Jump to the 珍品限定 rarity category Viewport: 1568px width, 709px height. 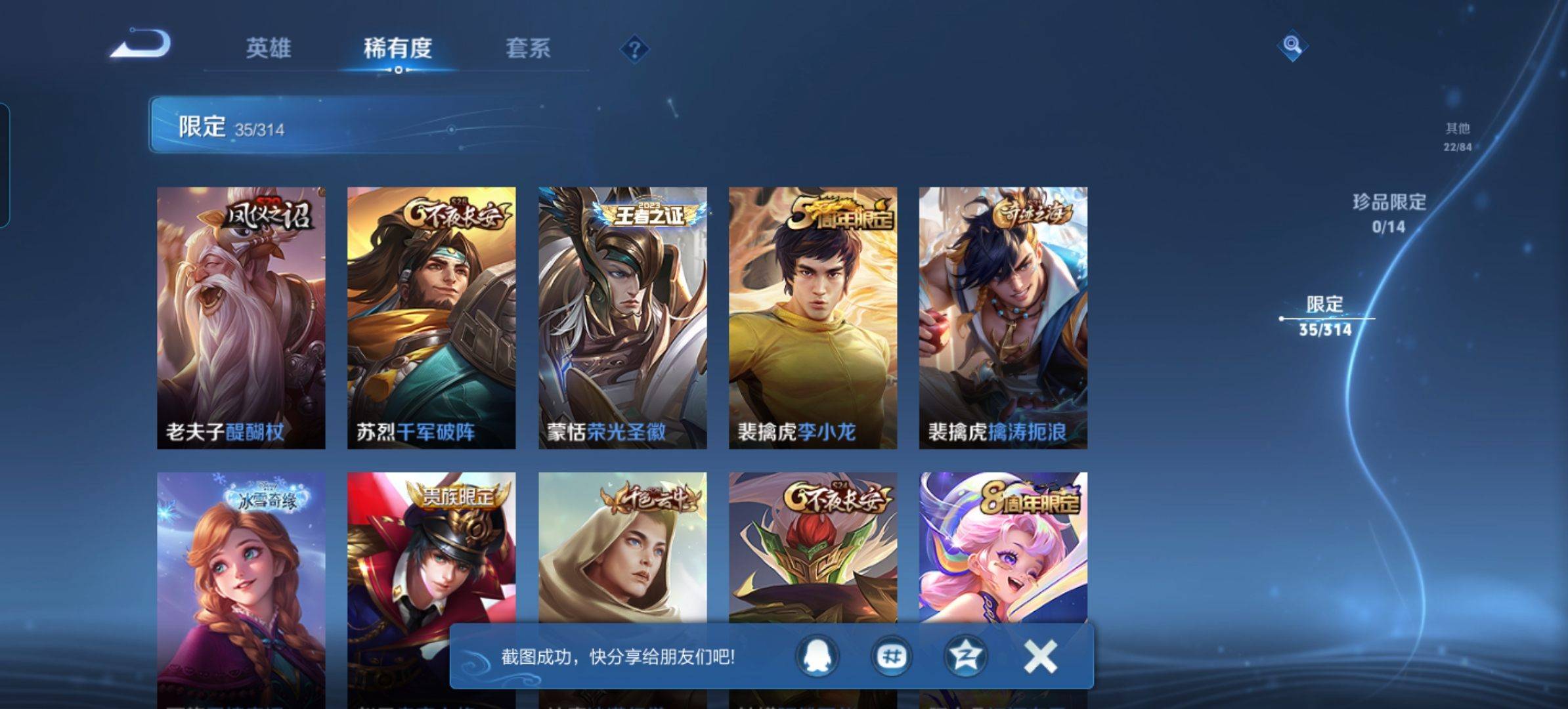point(1389,212)
